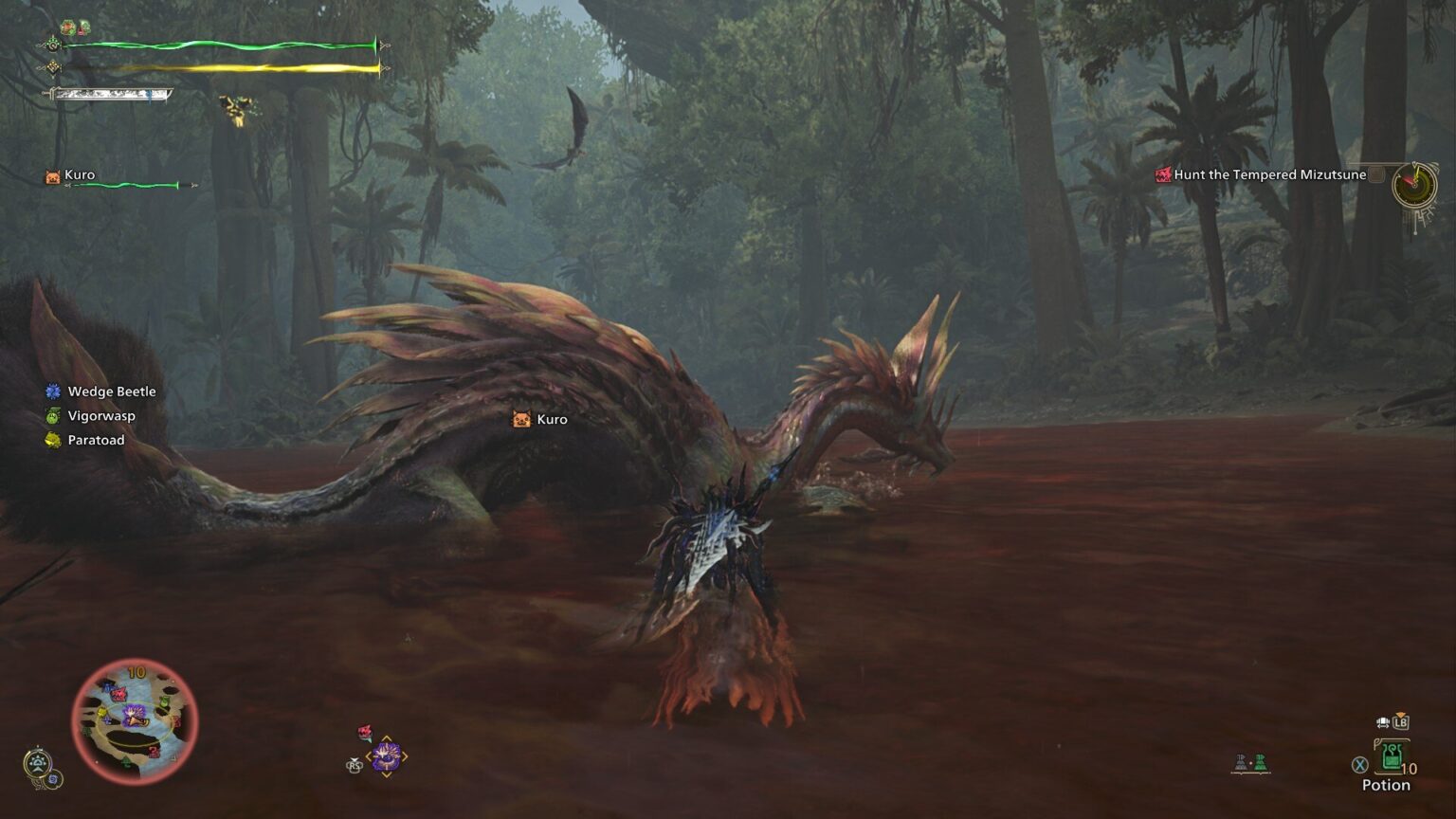The width and height of the screenshot is (1456, 819).
Task: Click the yellow stamina bar diamond icon
Action: click(x=52, y=68)
